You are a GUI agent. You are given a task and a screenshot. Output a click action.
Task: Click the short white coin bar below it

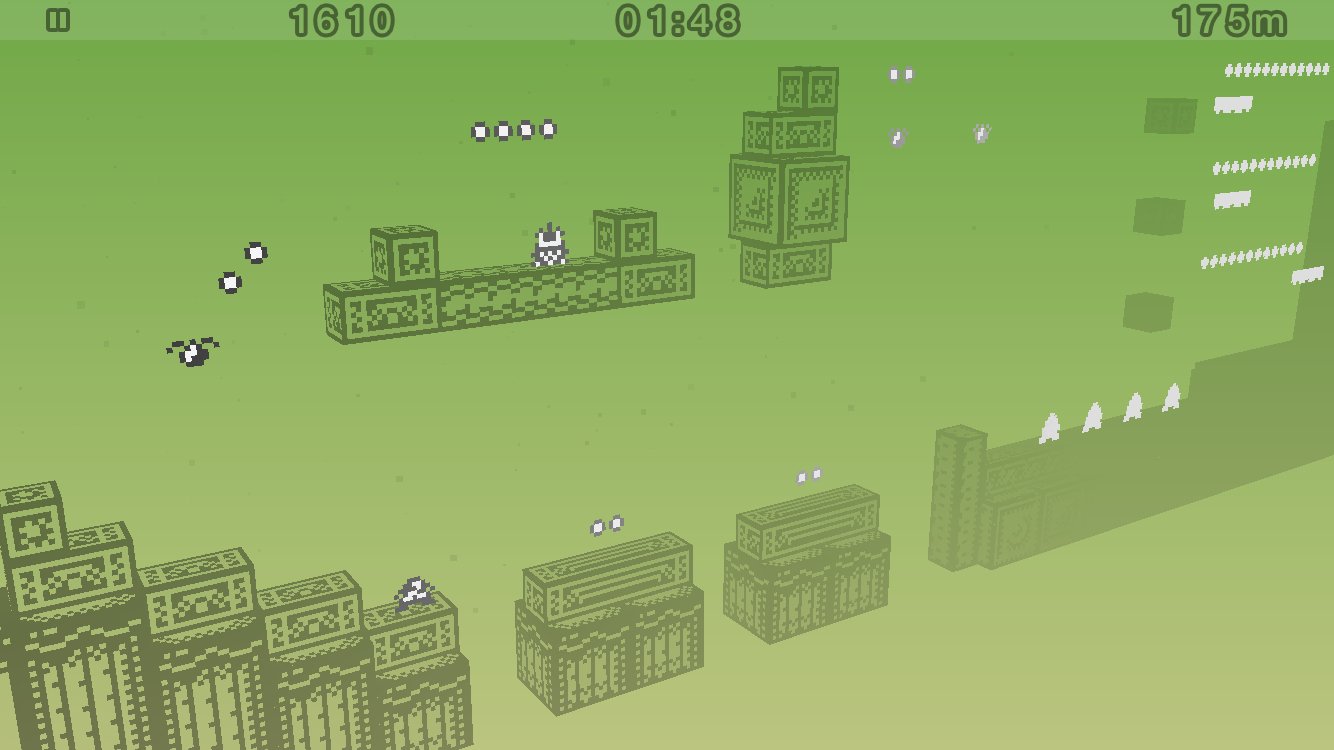pos(1232,104)
